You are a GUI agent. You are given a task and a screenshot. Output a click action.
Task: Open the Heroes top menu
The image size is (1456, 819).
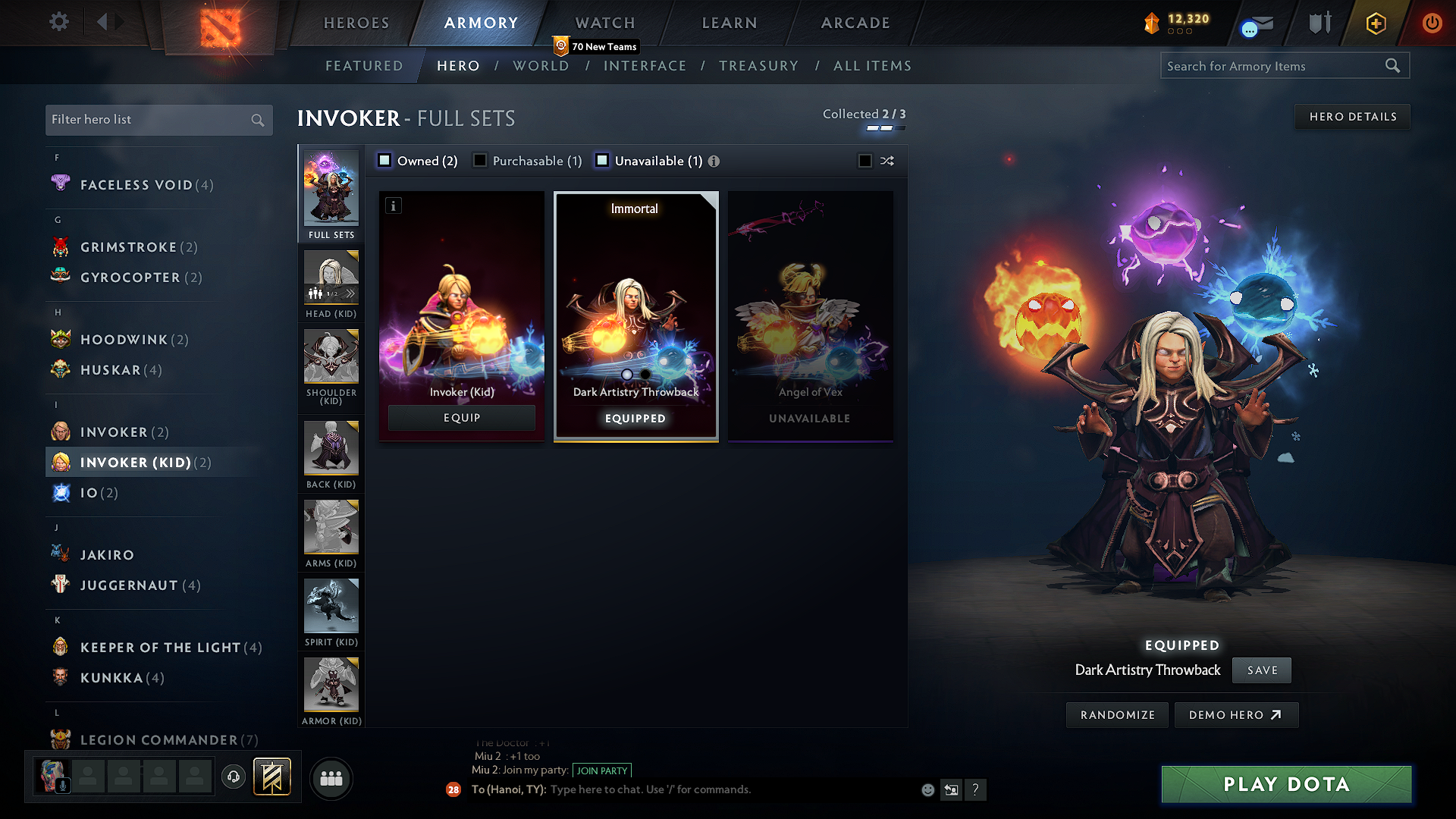click(x=356, y=23)
